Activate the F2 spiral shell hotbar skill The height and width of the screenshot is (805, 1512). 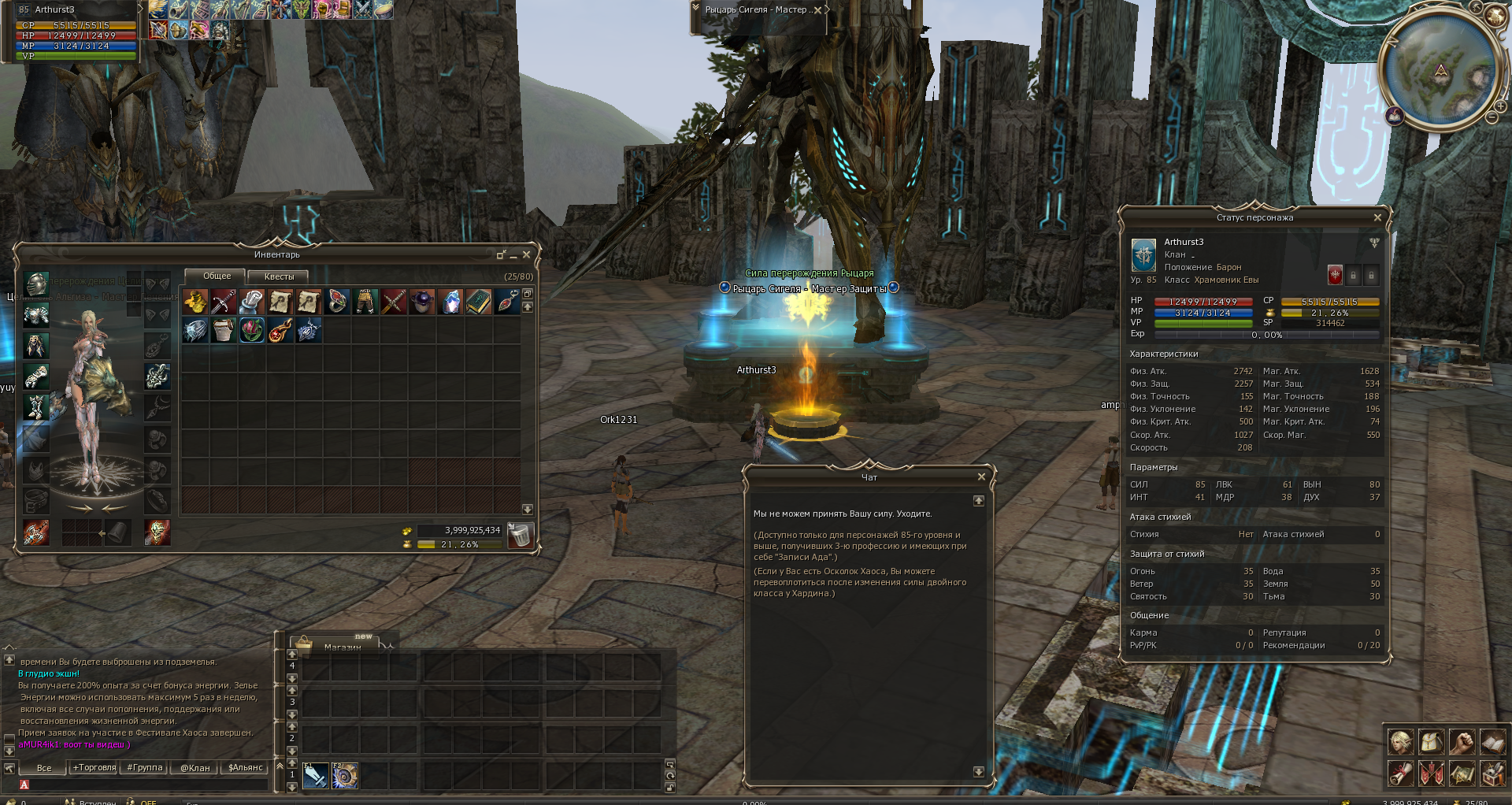click(x=344, y=776)
